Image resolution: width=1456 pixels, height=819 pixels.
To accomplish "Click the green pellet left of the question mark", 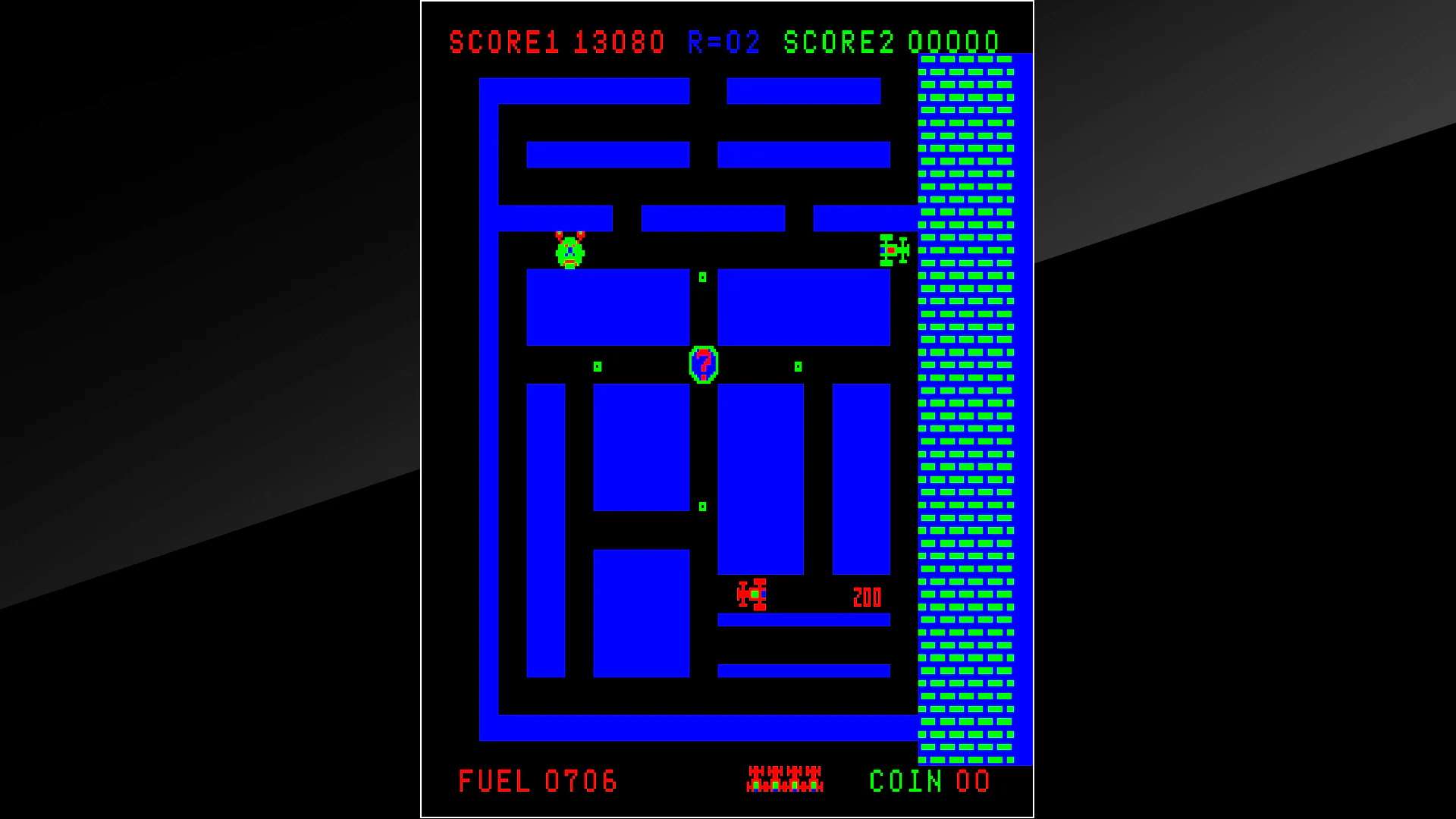I will (x=598, y=366).
